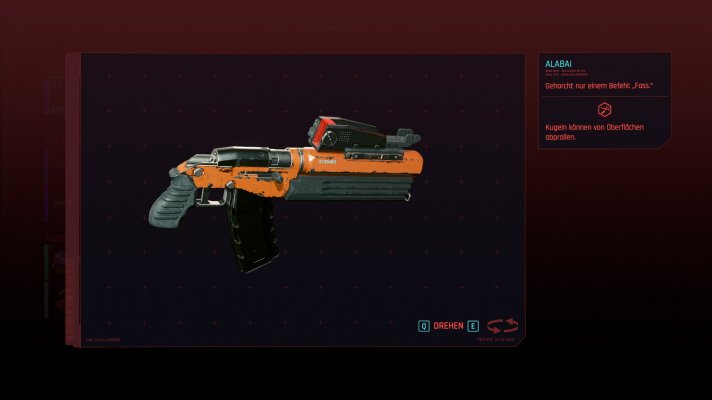Click the red rotation arrows icon
The height and width of the screenshot is (400, 712).
(503, 325)
